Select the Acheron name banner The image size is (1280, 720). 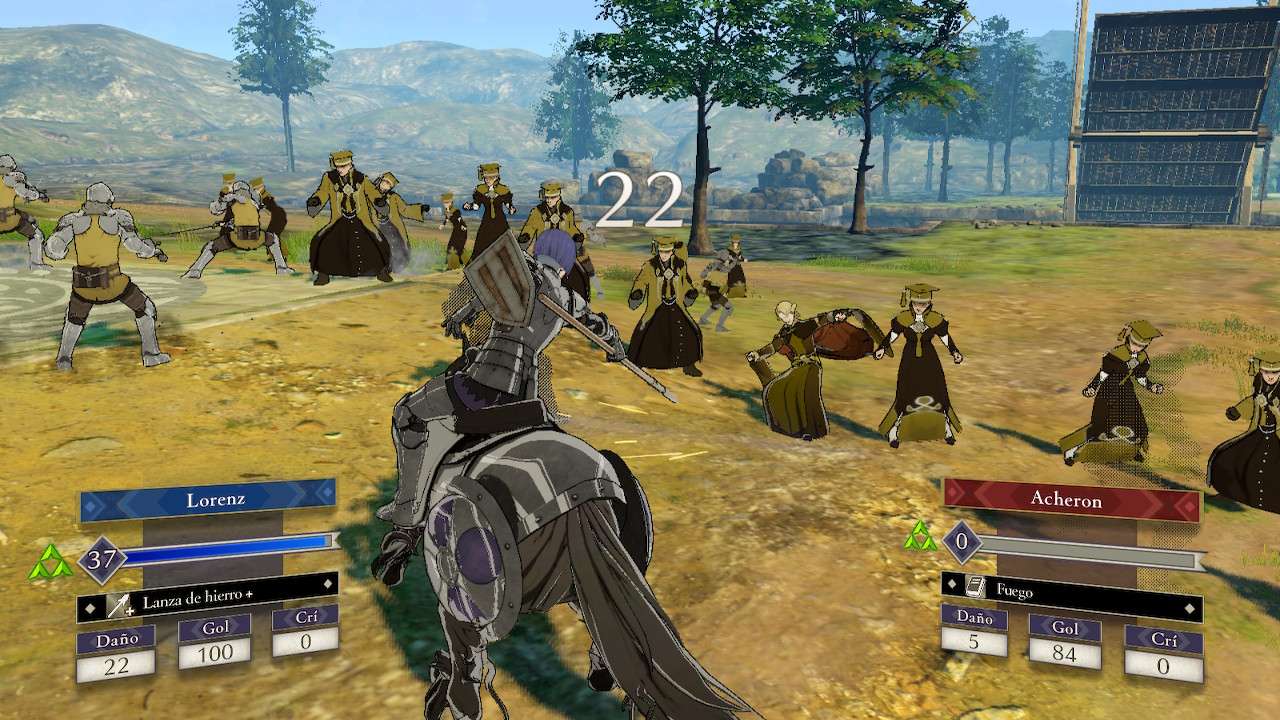pos(1070,499)
